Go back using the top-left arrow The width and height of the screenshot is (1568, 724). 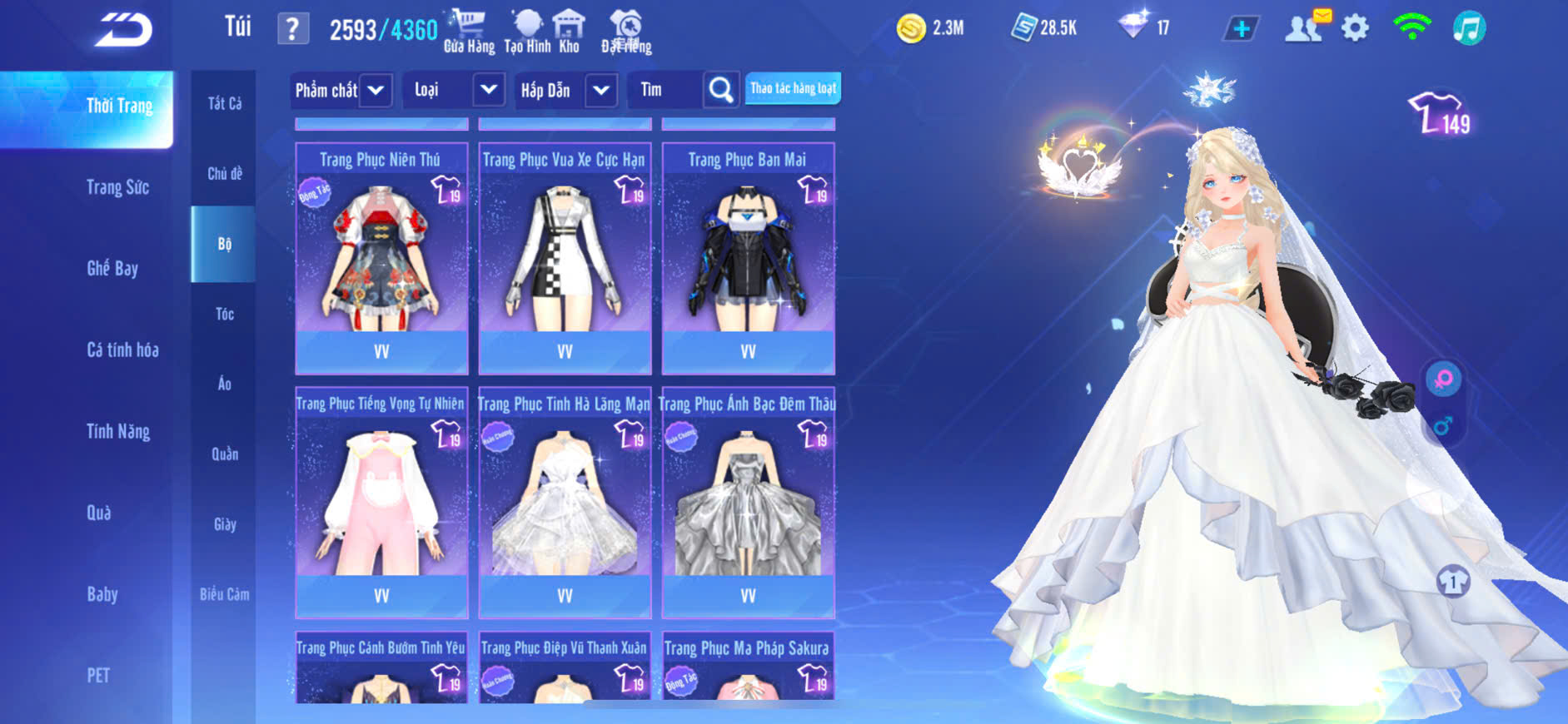(123, 31)
